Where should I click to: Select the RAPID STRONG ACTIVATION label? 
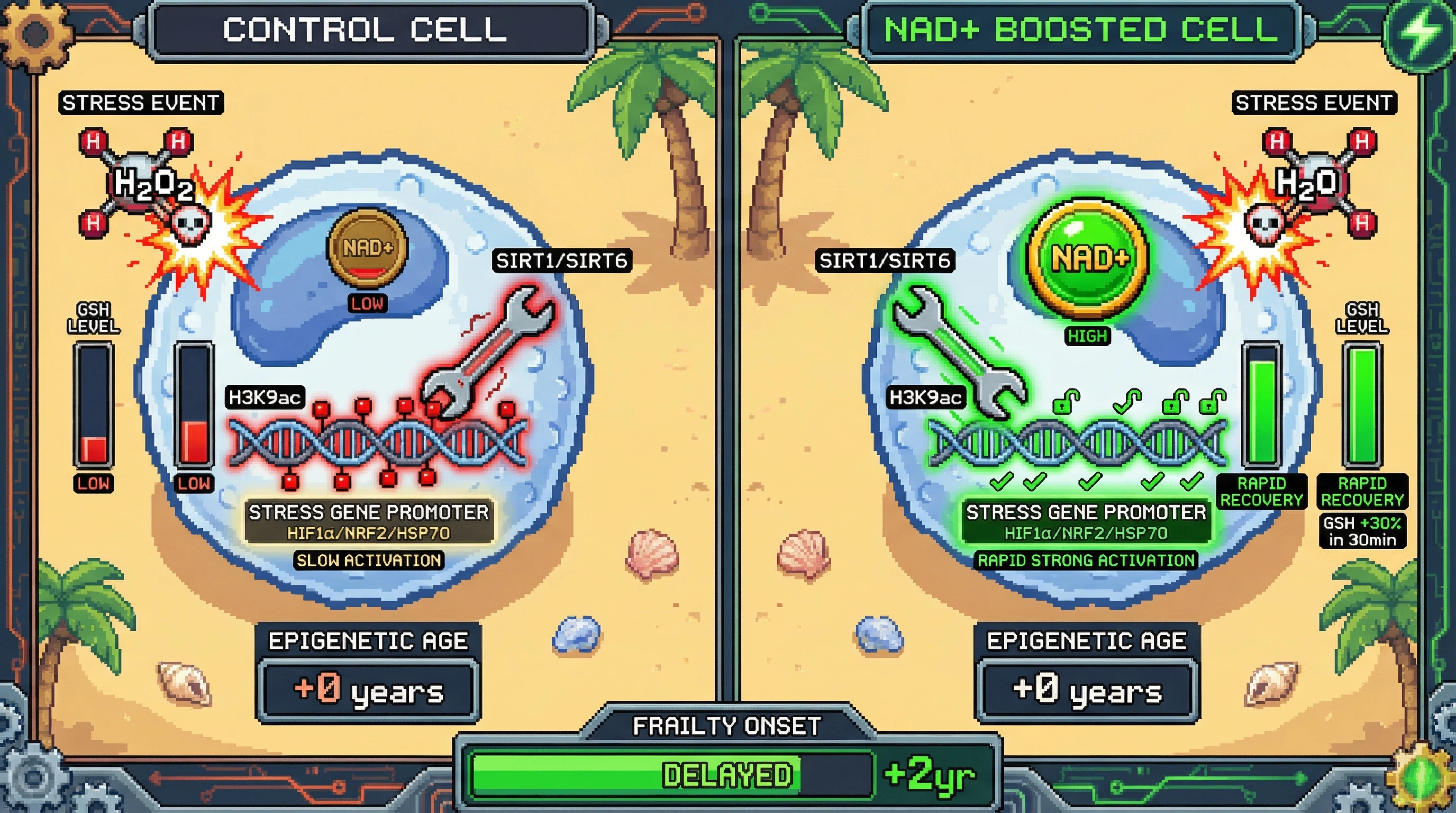point(1086,561)
